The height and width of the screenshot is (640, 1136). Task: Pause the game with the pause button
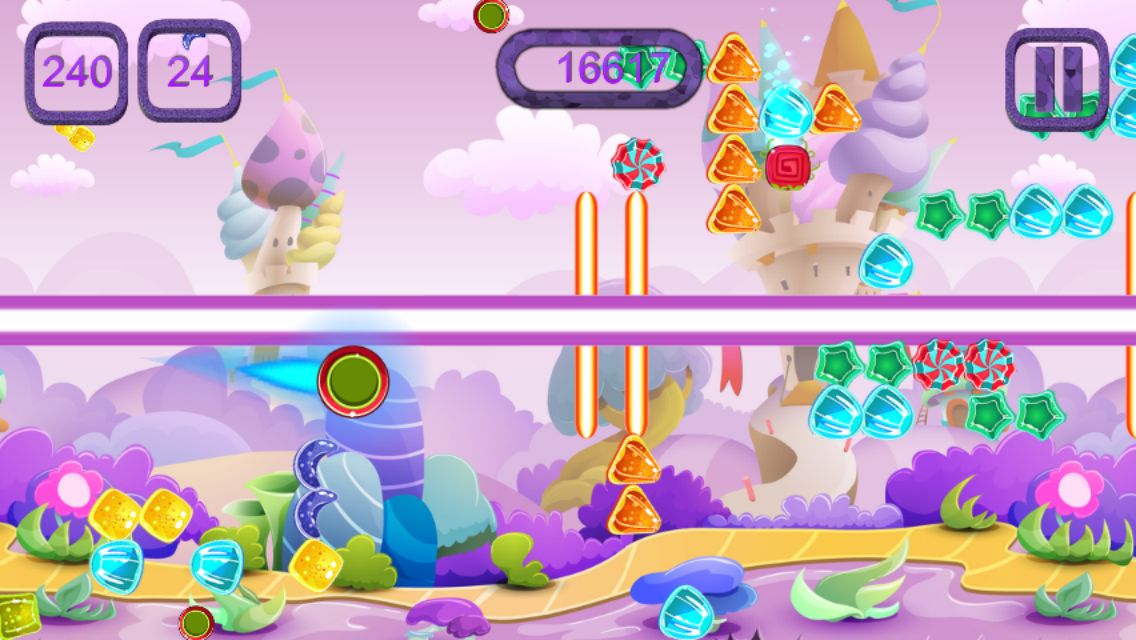(x=1056, y=76)
